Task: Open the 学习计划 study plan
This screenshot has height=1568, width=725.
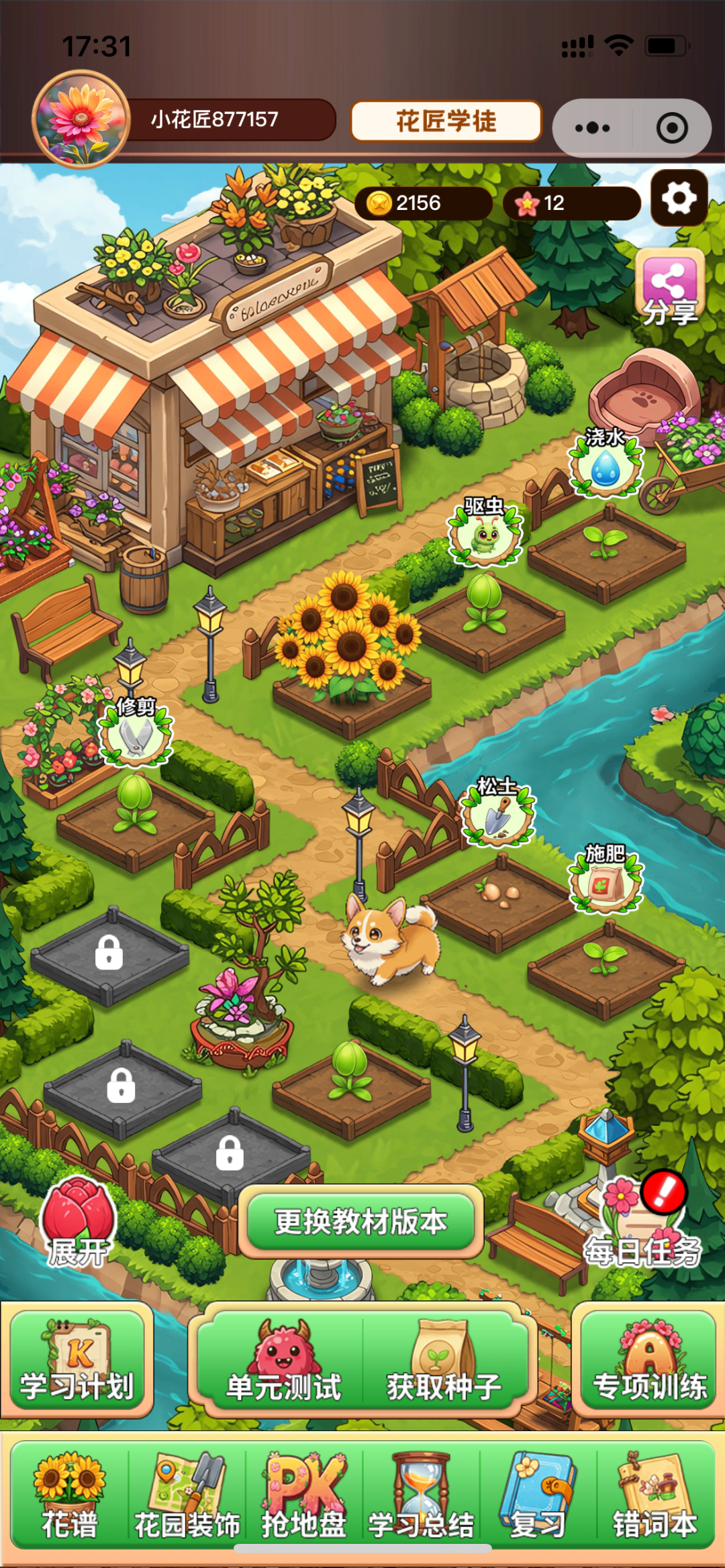Action: point(77,1361)
